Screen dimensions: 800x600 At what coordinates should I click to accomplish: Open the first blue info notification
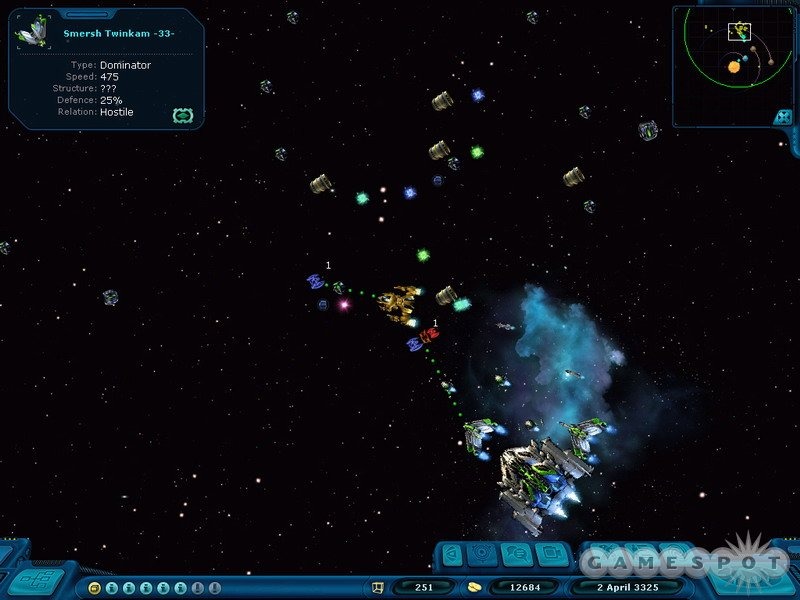point(111,588)
